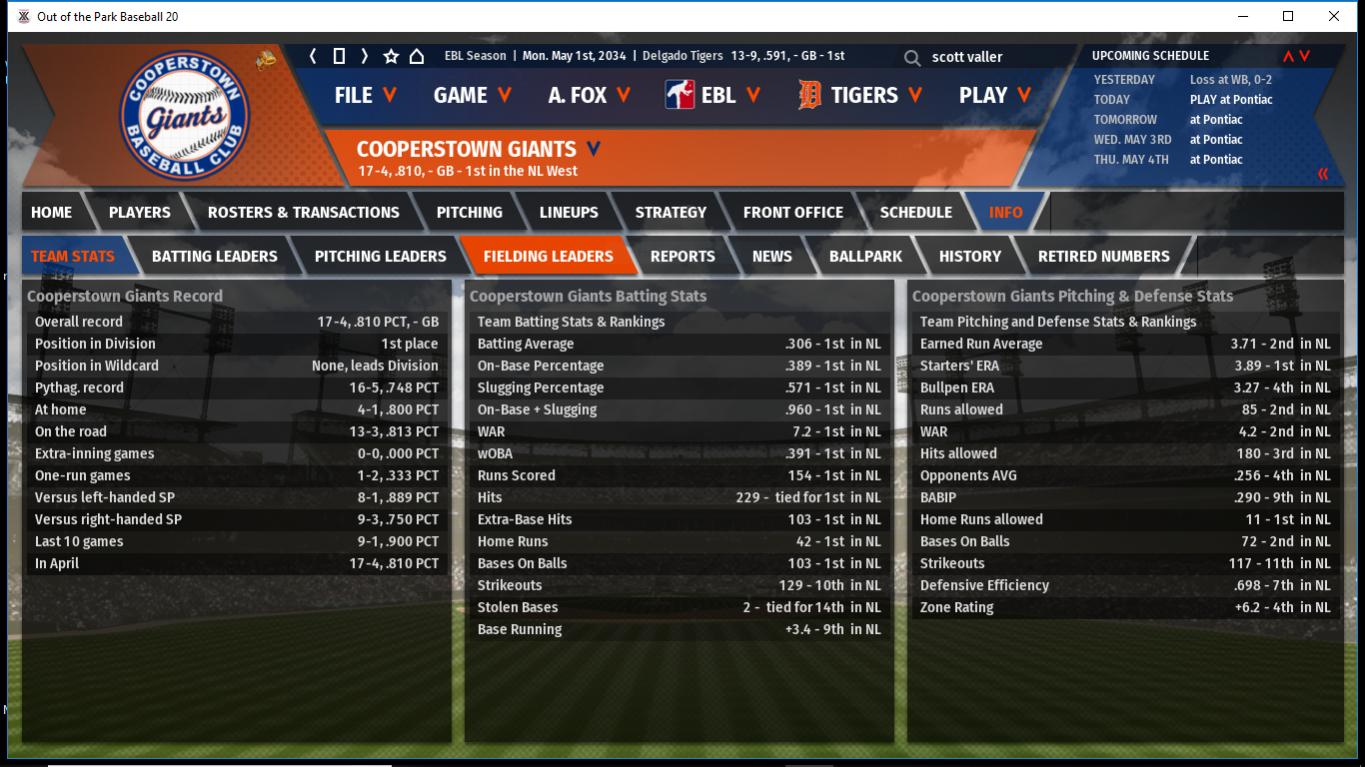Open the GAME dropdown menu

point(472,95)
